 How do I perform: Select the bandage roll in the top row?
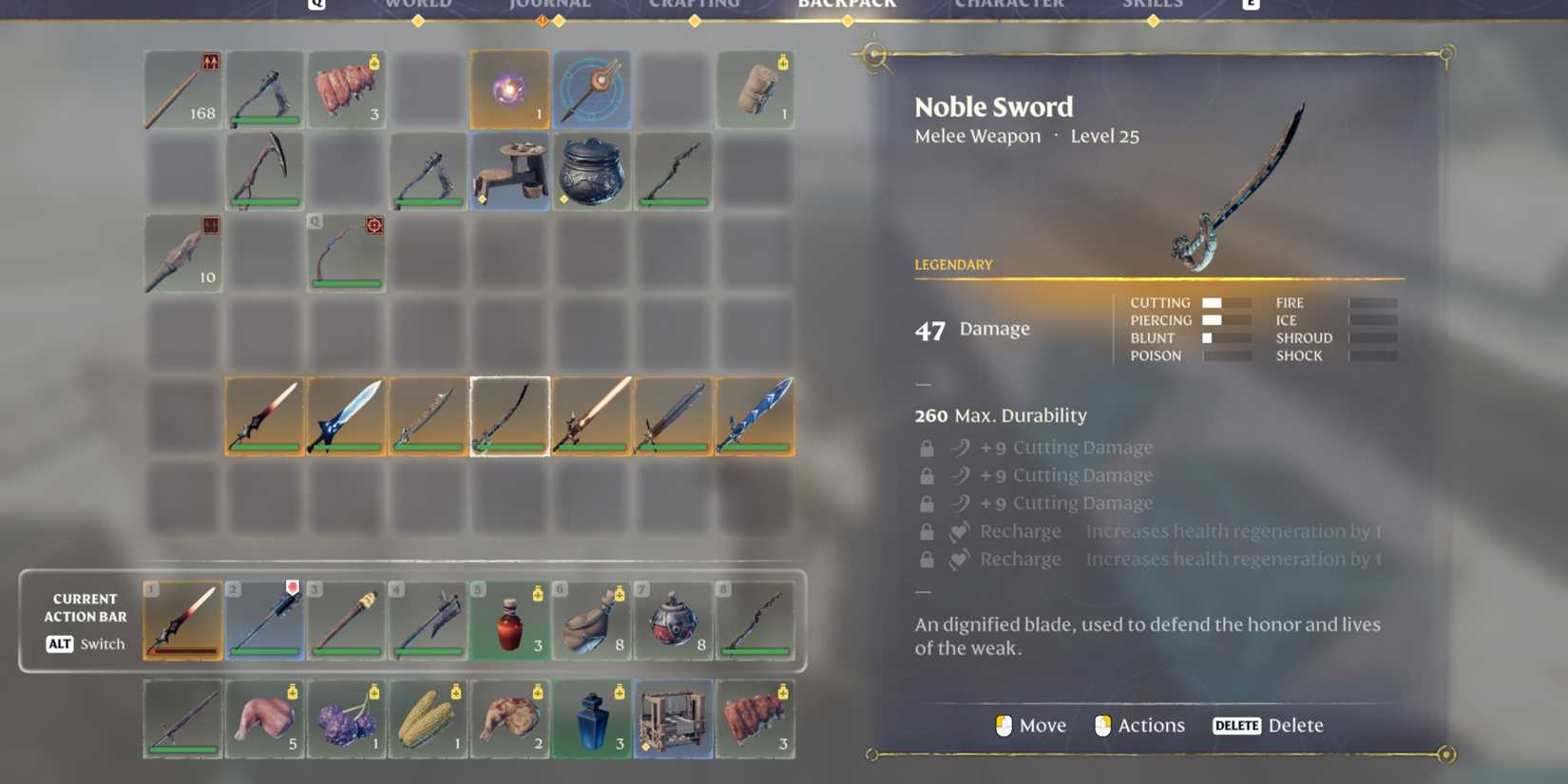point(755,89)
